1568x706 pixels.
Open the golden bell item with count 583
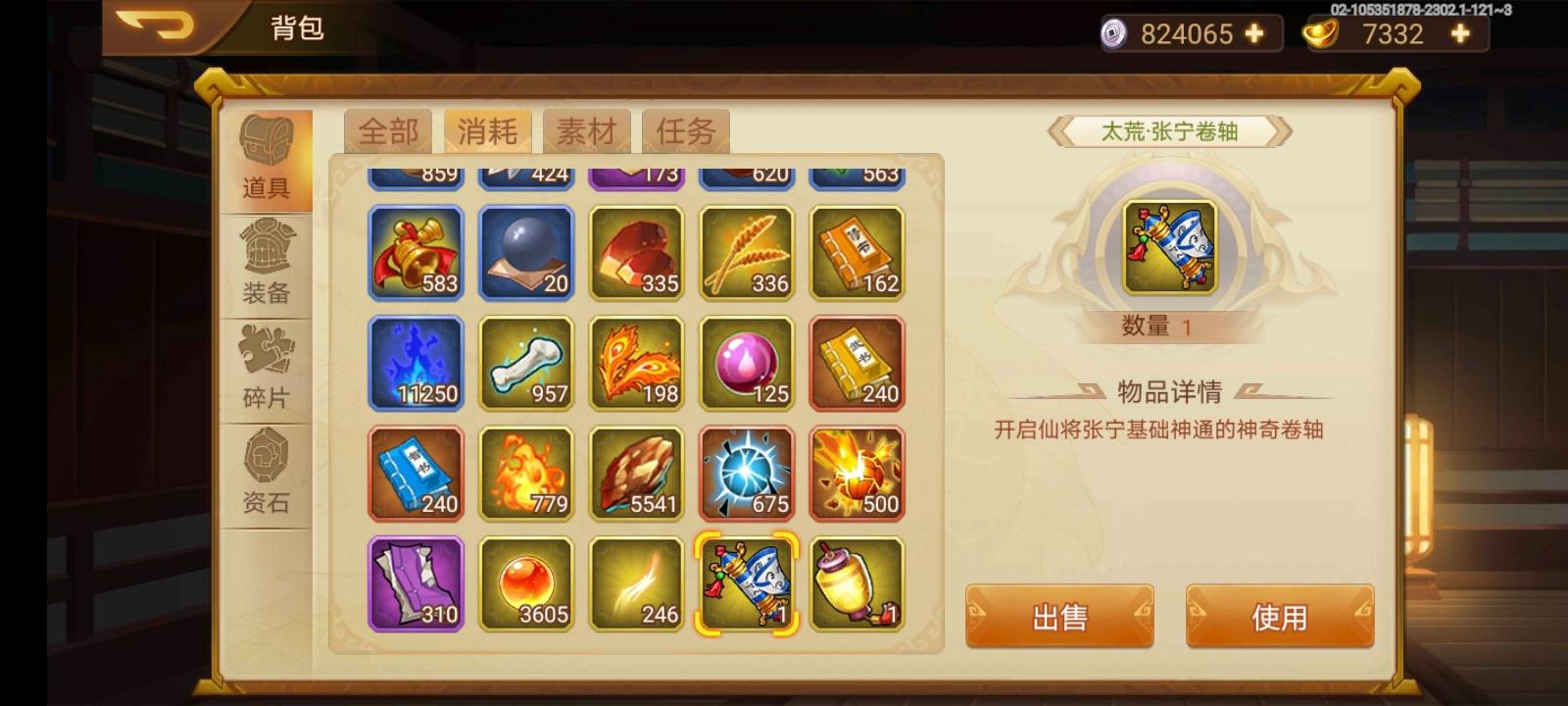(x=416, y=253)
